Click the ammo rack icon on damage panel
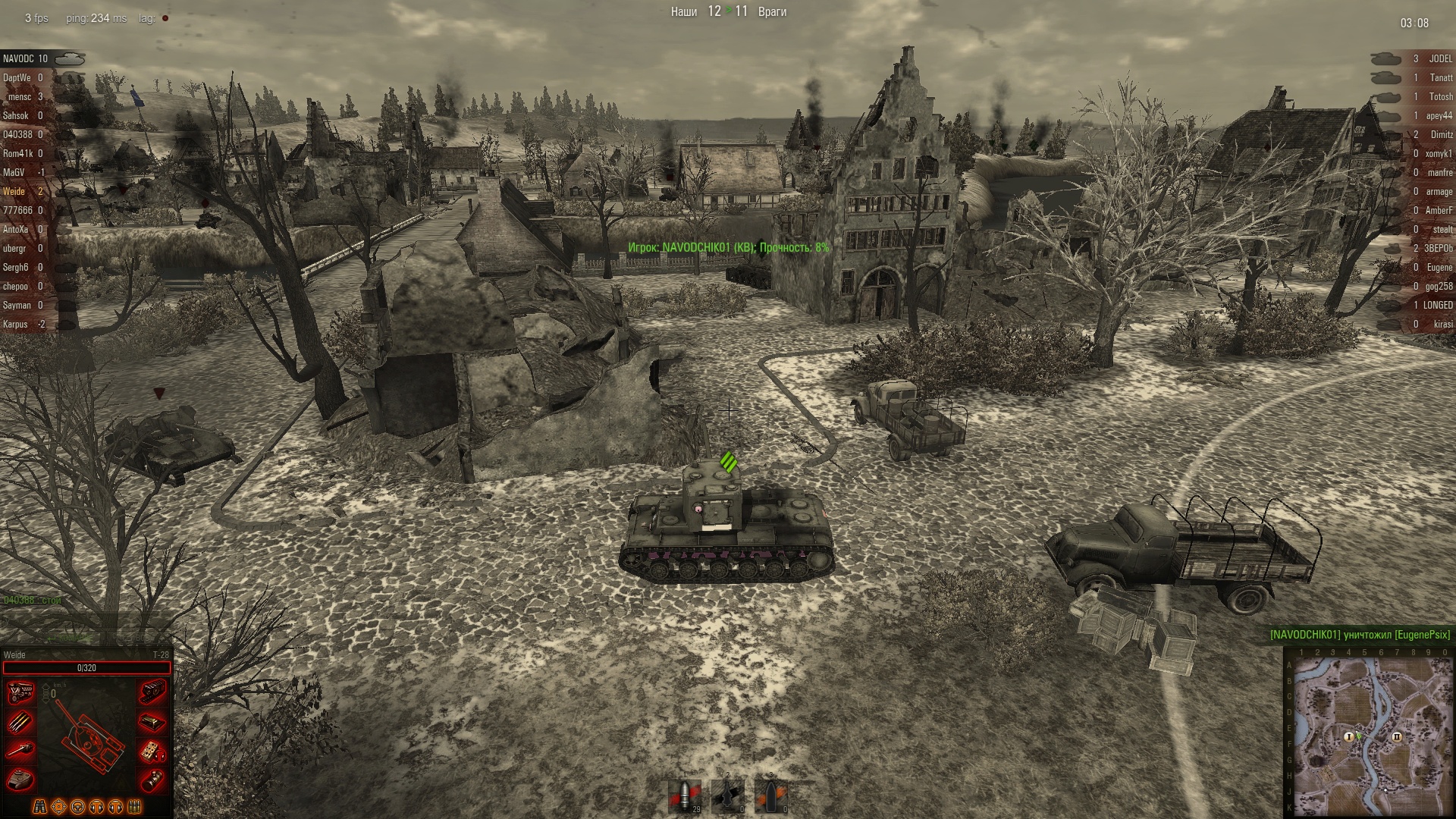The image size is (1456, 819). point(20,720)
